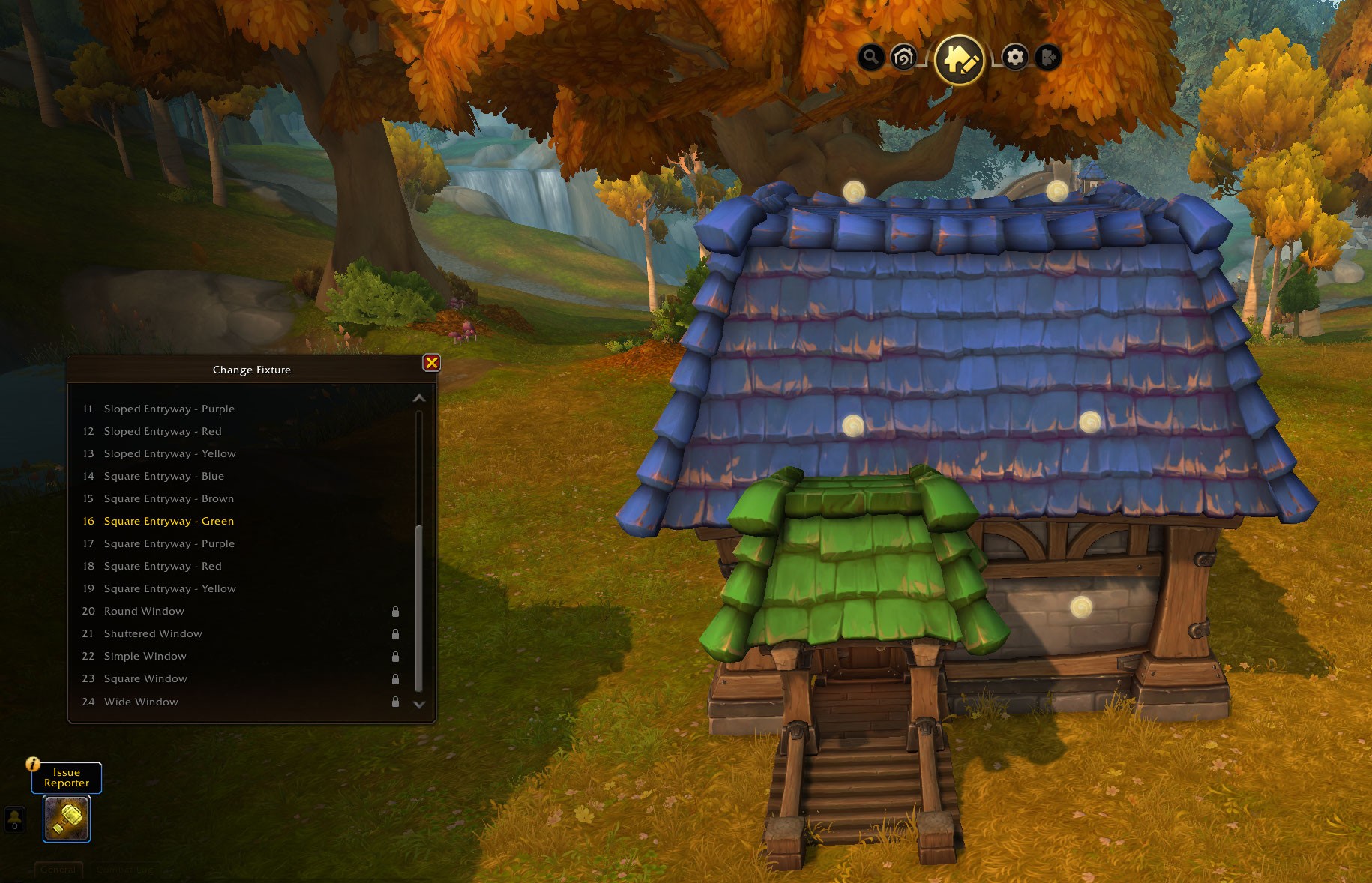The height and width of the screenshot is (883, 1372).
Task: Choose Sloped Entryway - Red from list
Action: click(163, 431)
